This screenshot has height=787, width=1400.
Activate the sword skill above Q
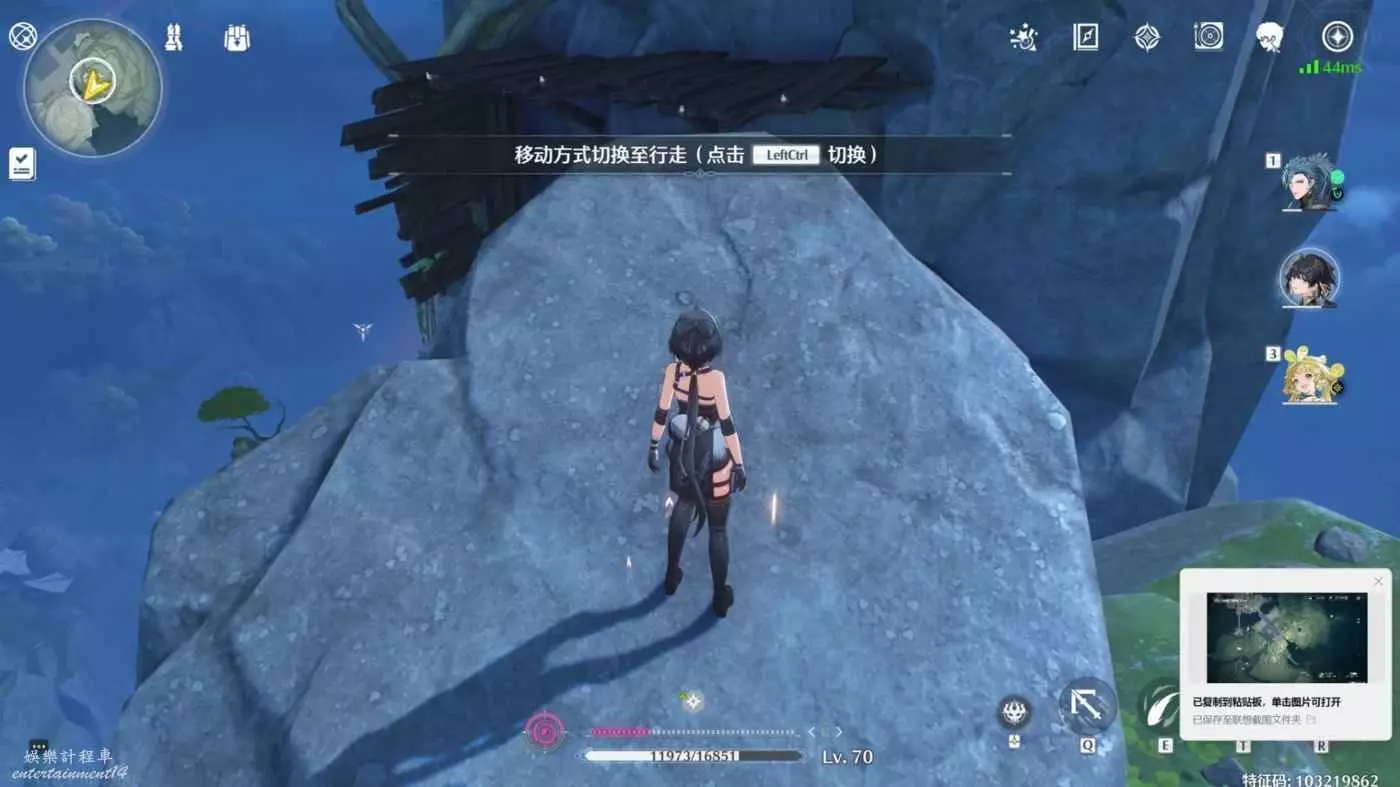(1087, 706)
